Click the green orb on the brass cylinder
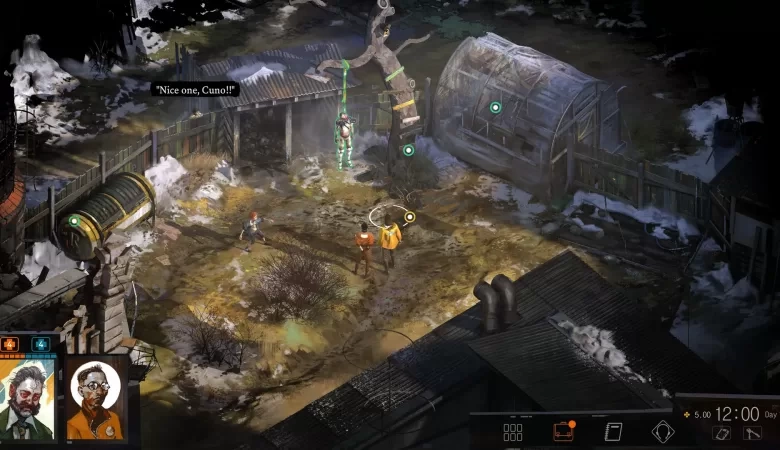The image size is (780, 450). 73,221
